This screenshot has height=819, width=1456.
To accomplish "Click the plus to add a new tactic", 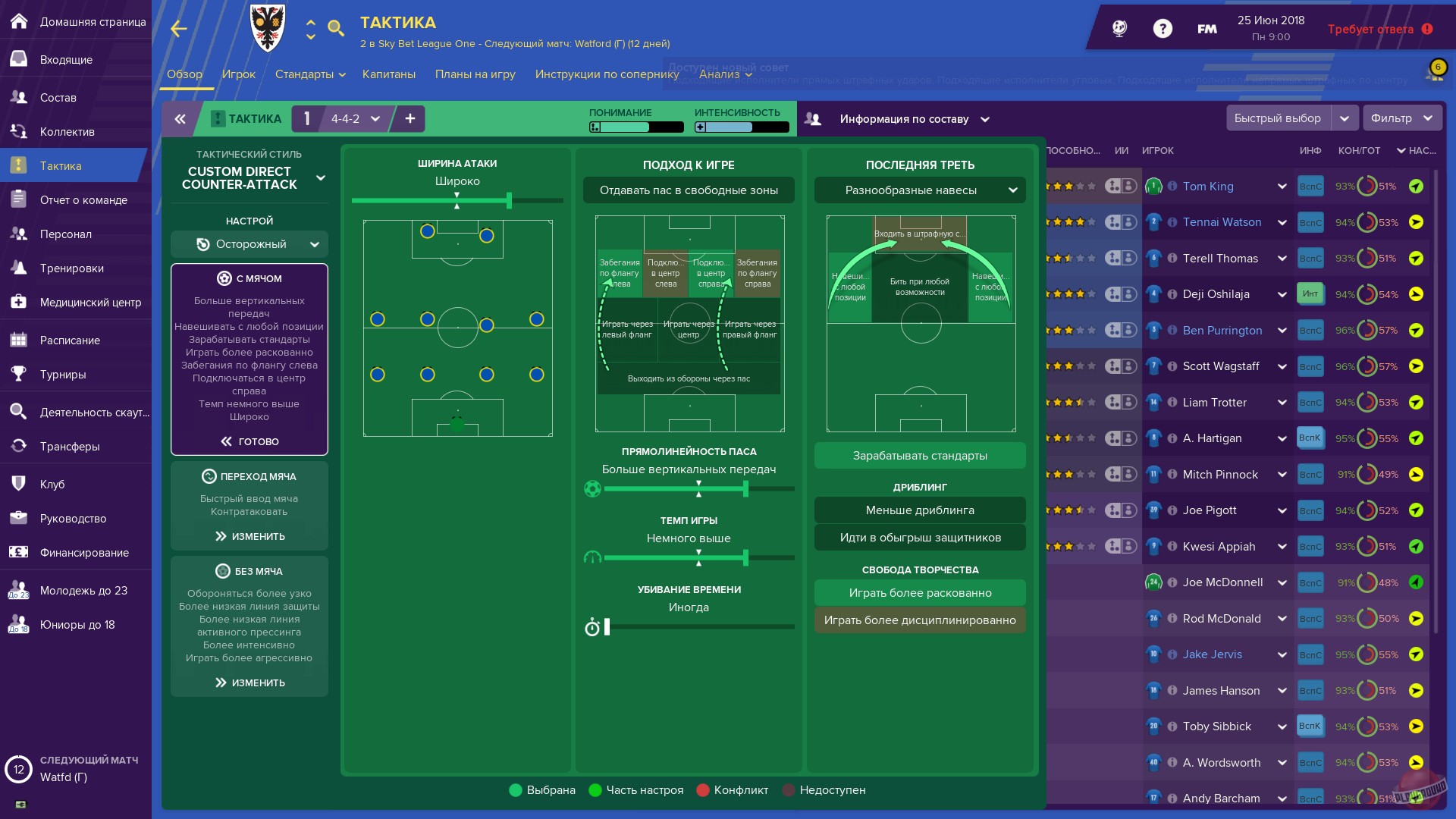I will [x=409, y=119].
